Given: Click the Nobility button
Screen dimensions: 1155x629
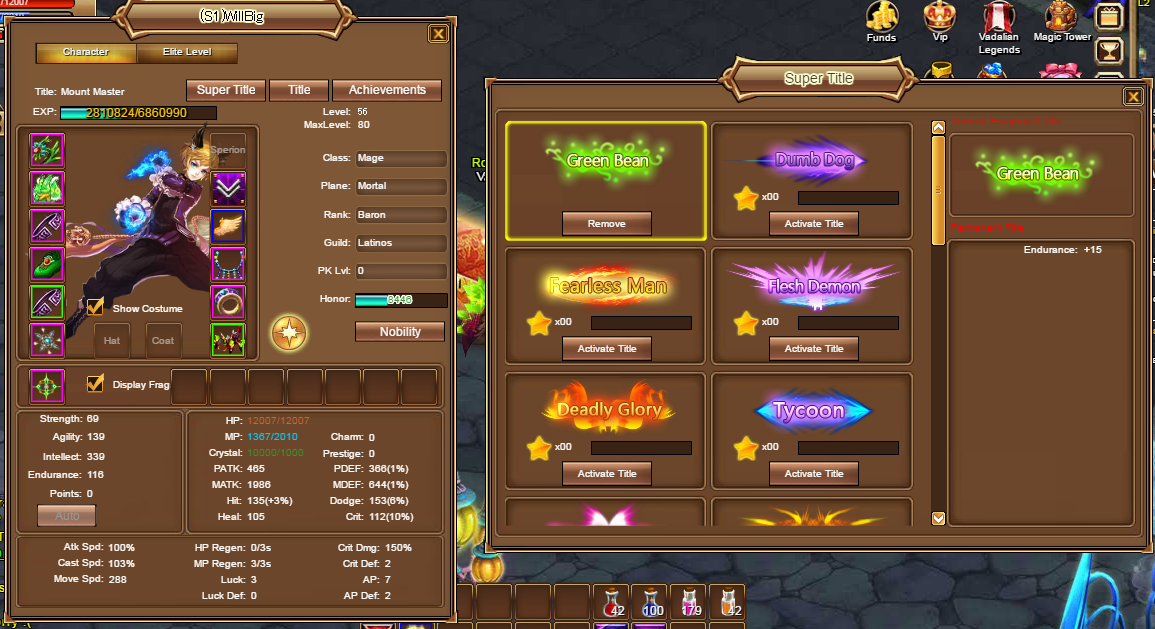Looking at the screenshot, I should 399,331.
